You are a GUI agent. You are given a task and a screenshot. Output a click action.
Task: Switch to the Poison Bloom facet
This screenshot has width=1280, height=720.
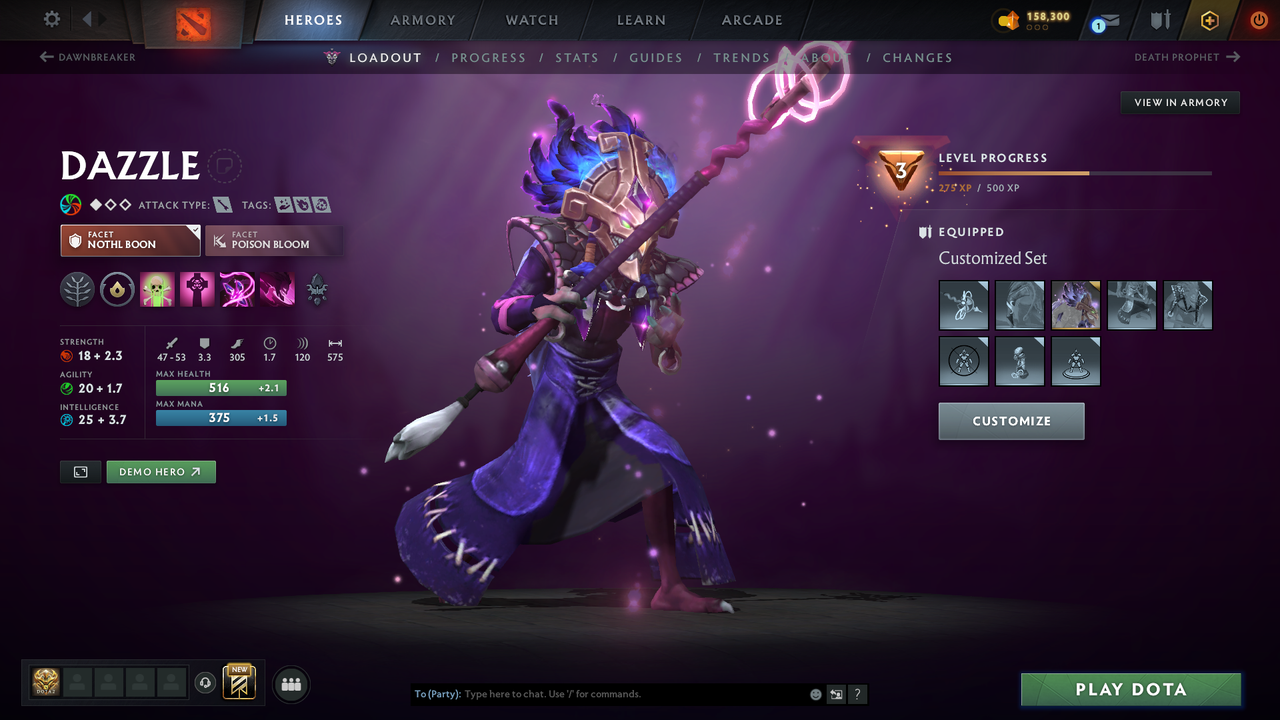click(274, 240)
